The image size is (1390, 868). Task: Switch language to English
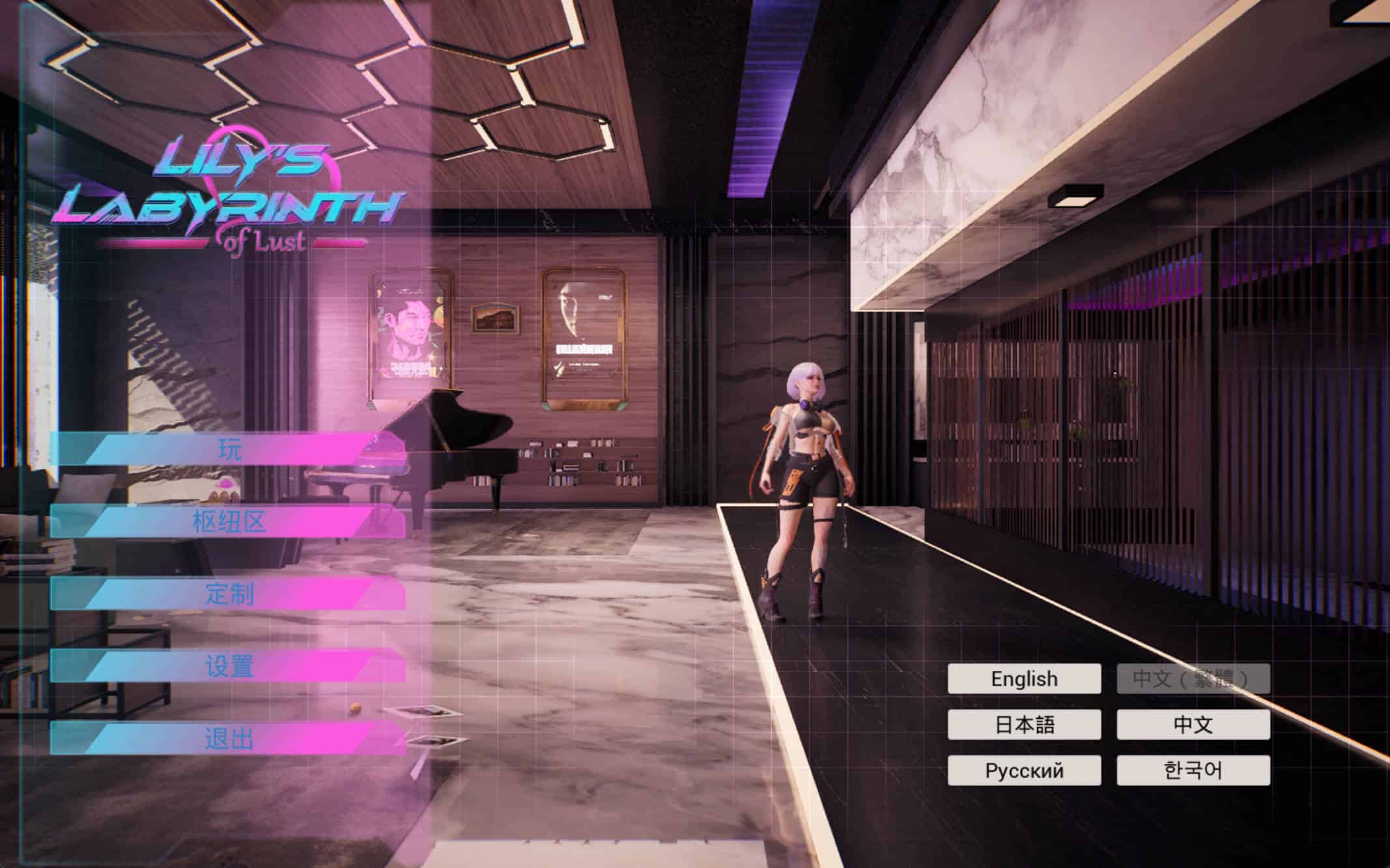[x=1024, y=679]
